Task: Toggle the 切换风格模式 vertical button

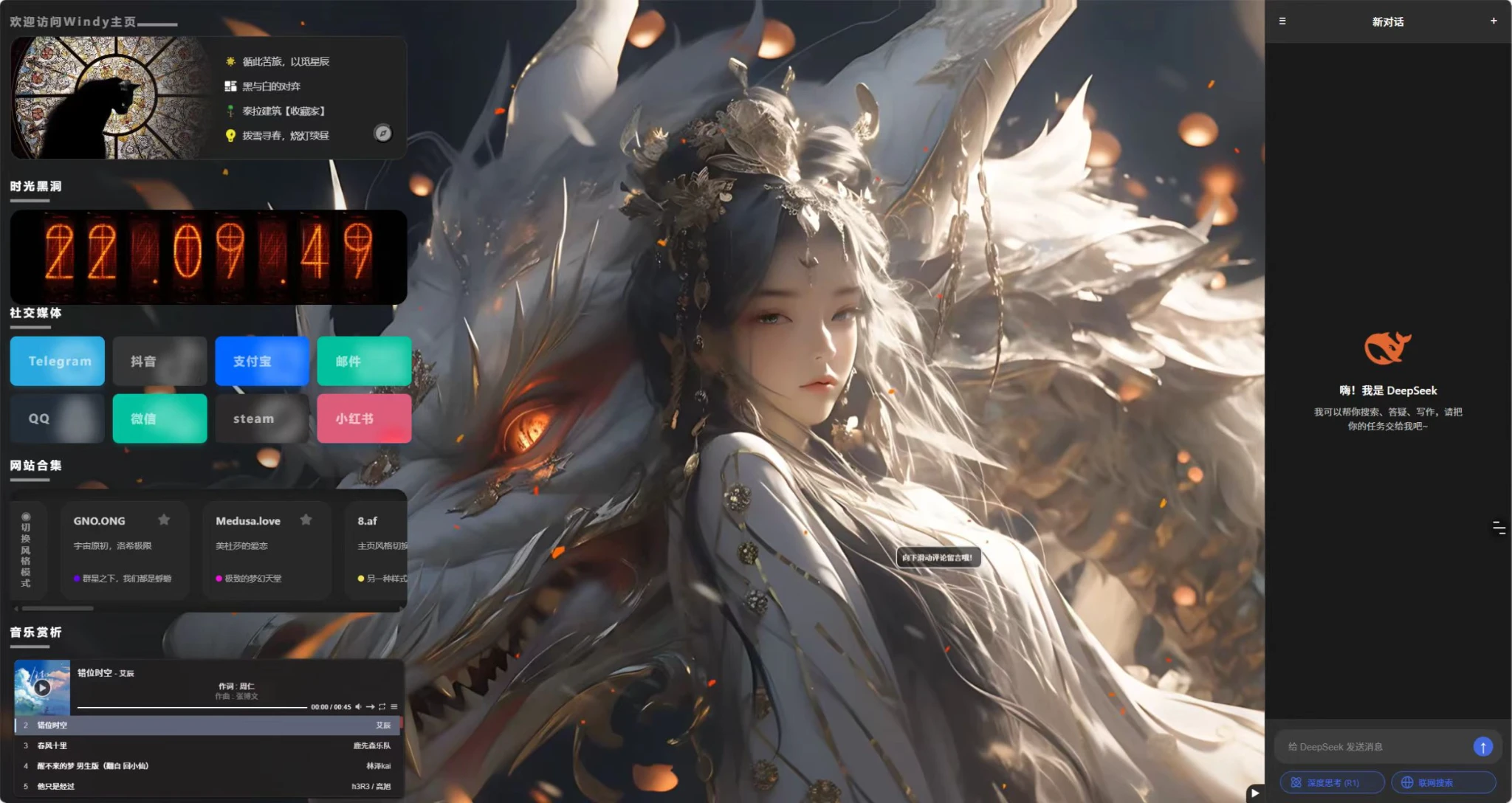Action: point(26,550)
